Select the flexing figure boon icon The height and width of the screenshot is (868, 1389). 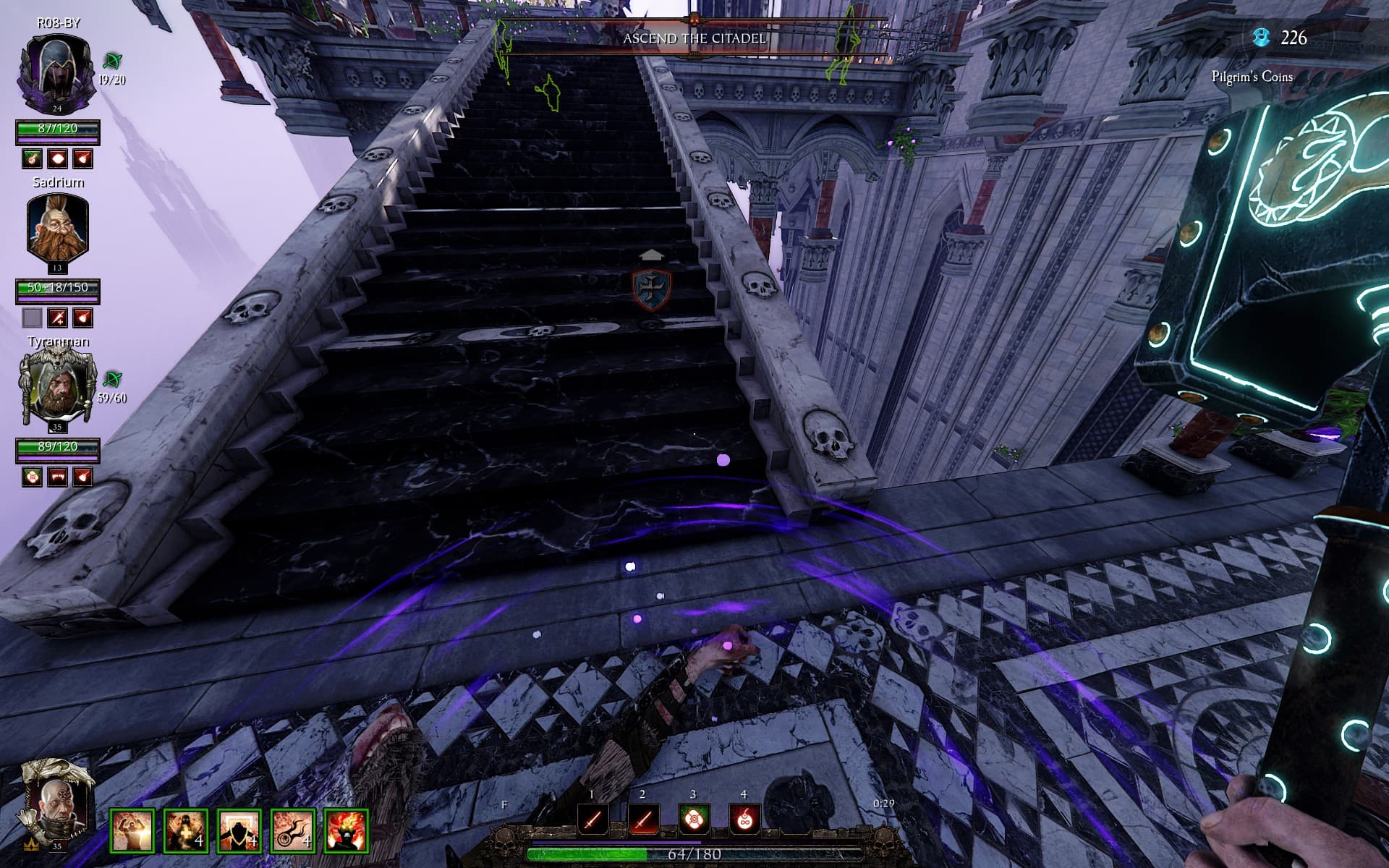132,830
